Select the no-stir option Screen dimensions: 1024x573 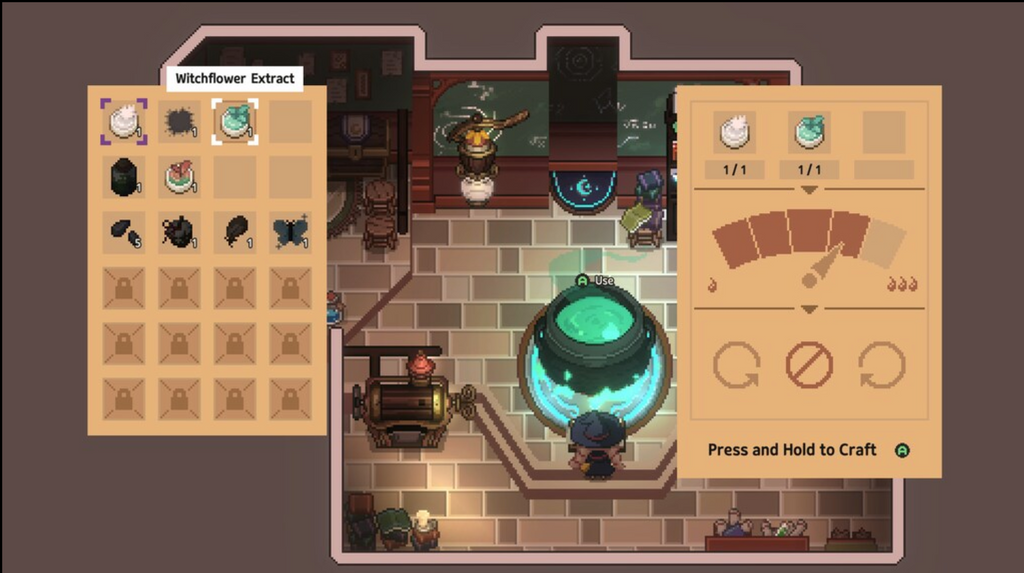point(809,365)
